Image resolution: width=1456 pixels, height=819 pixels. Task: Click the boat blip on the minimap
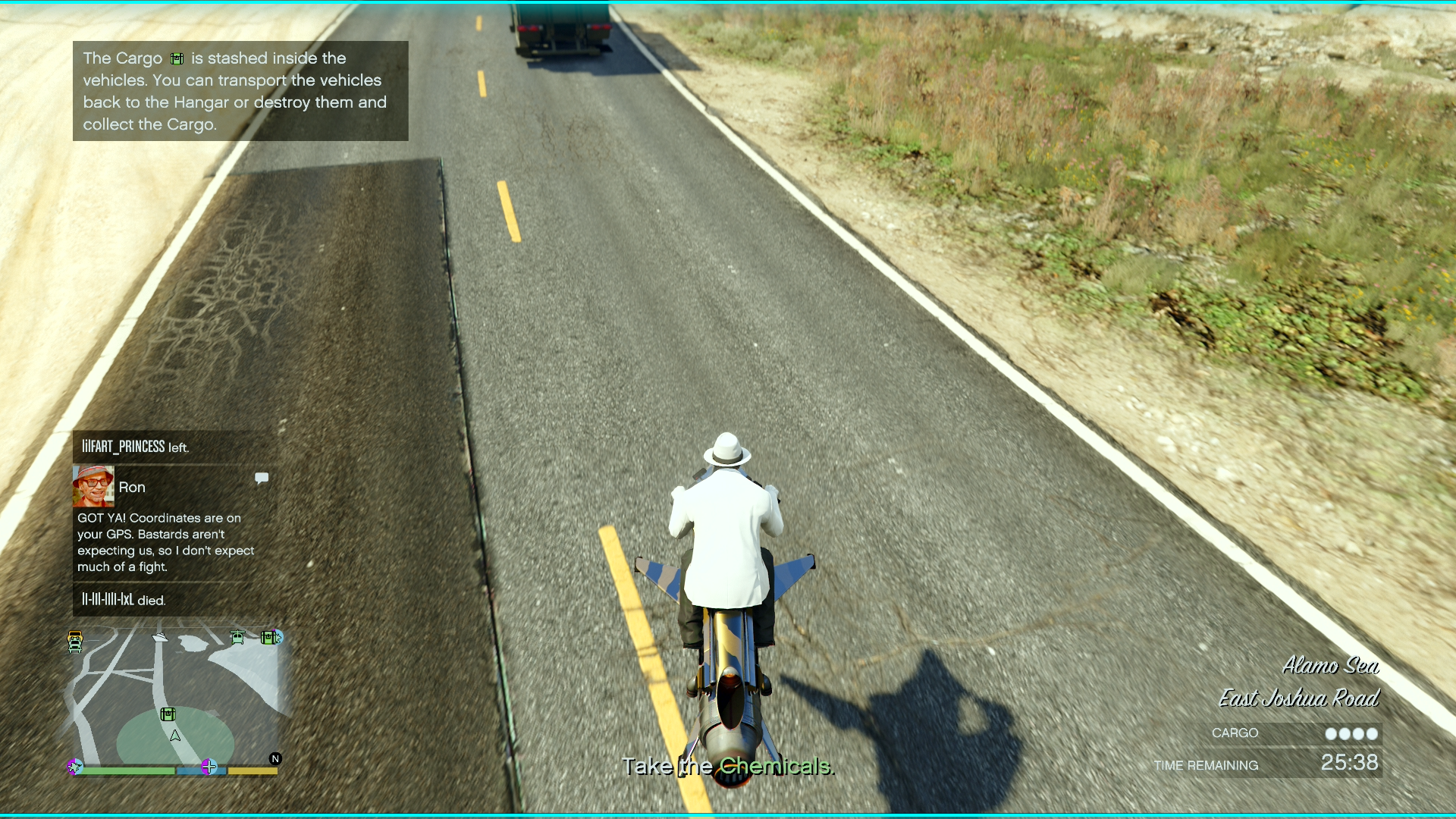(160, 638)
